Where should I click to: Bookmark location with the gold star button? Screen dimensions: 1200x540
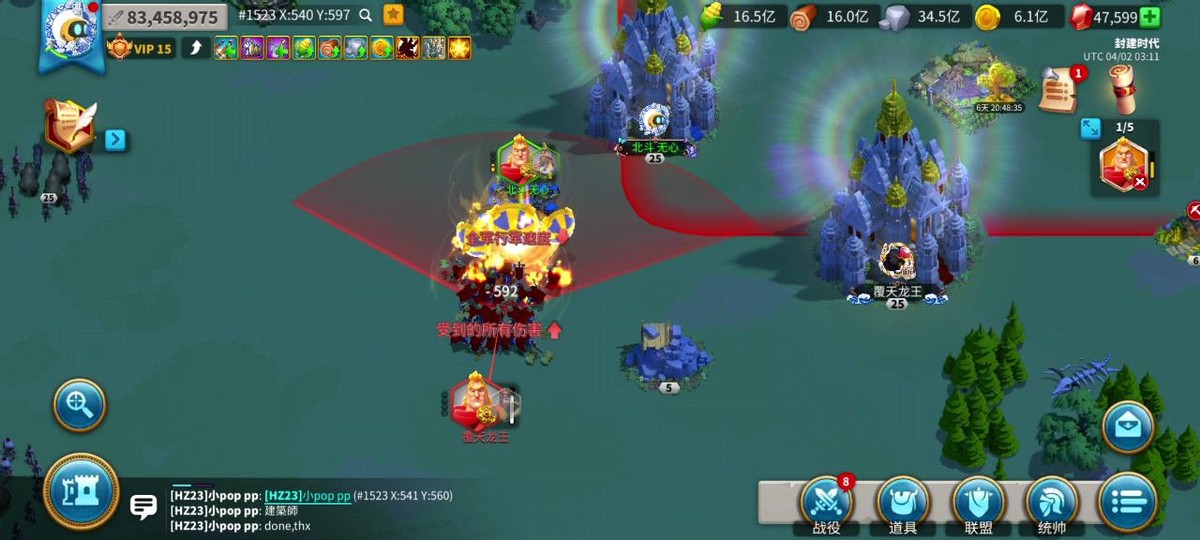pos(394,15)
